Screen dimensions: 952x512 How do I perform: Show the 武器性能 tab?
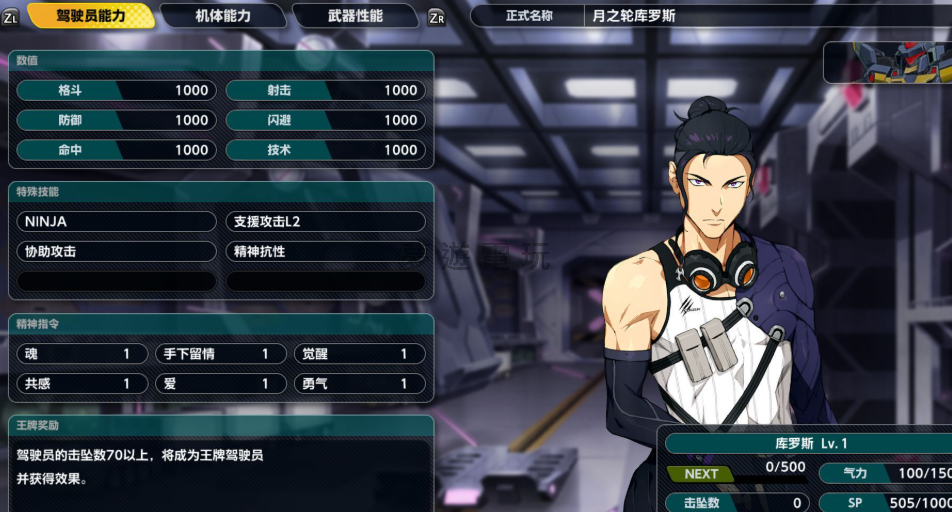pyautogui.click(x=355, y=16)
